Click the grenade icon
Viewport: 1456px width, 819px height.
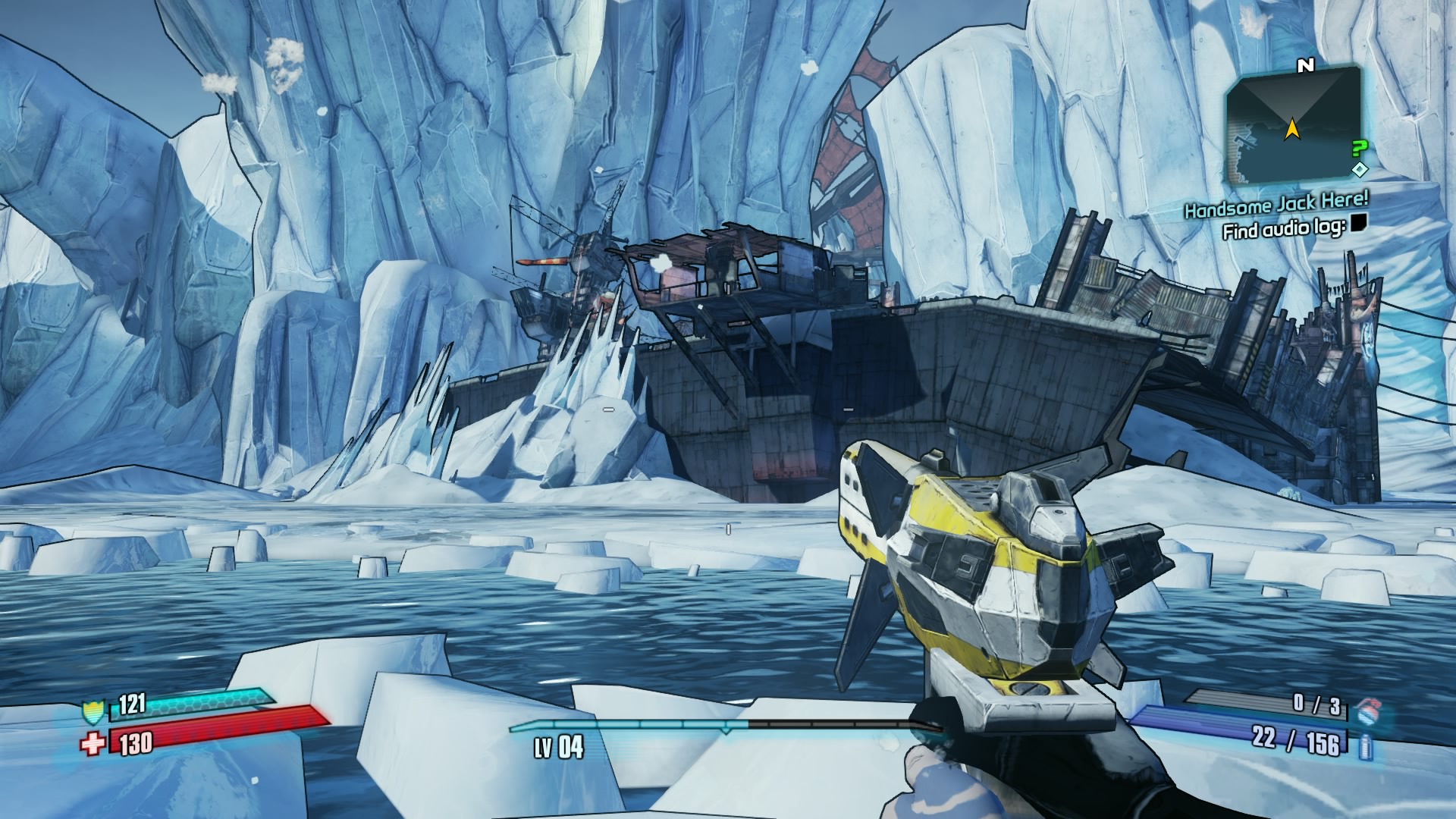tap(1367, 710)
